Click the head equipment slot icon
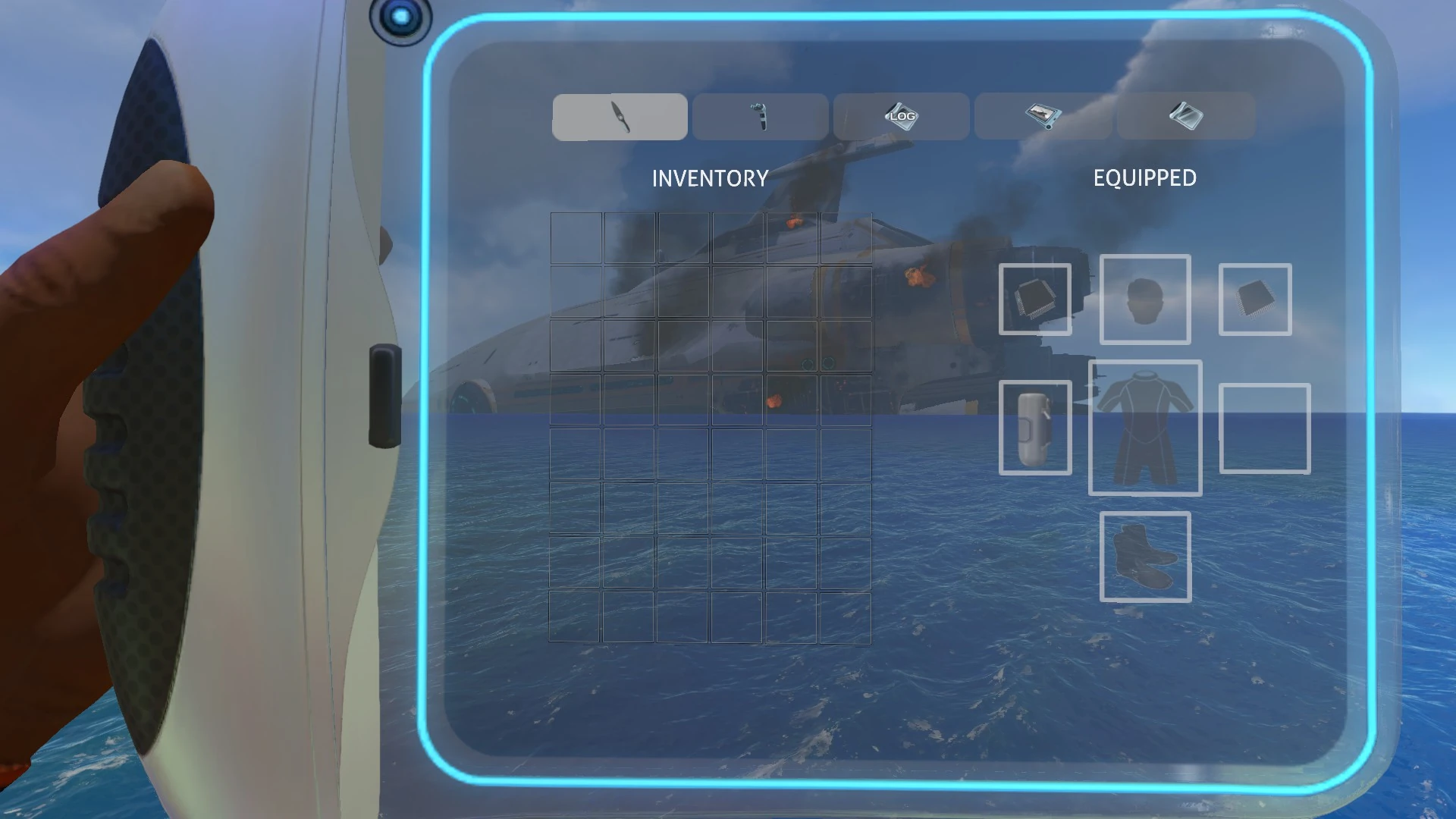Image resolution: width=1456 pixels, height=819 pixels. (1145, 300)
